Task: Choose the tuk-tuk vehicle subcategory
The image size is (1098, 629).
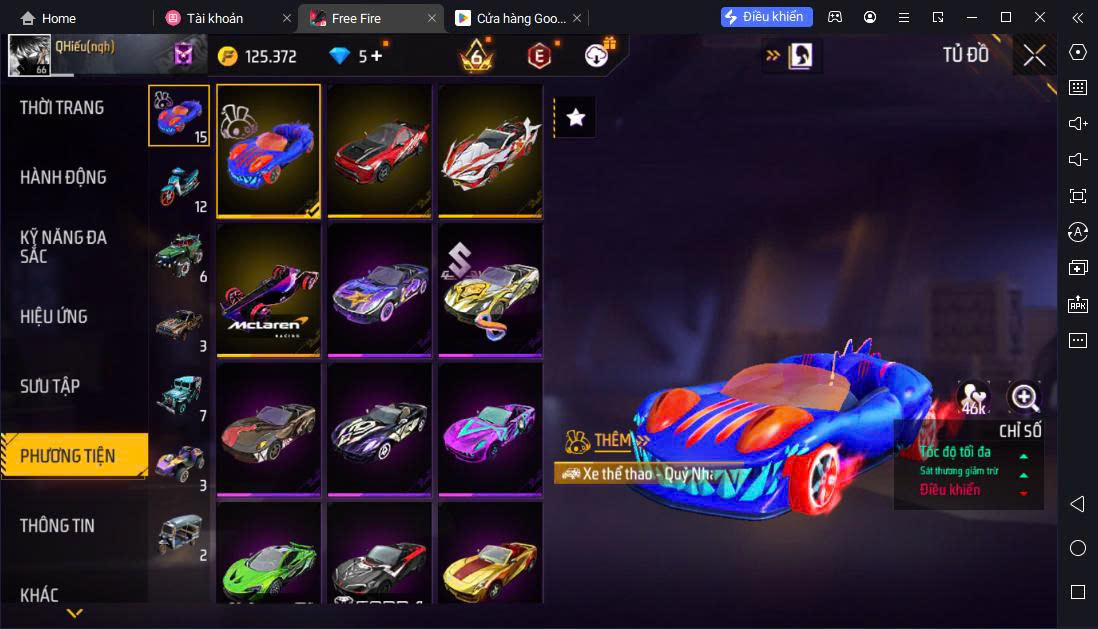Action: tap(179, 534)
